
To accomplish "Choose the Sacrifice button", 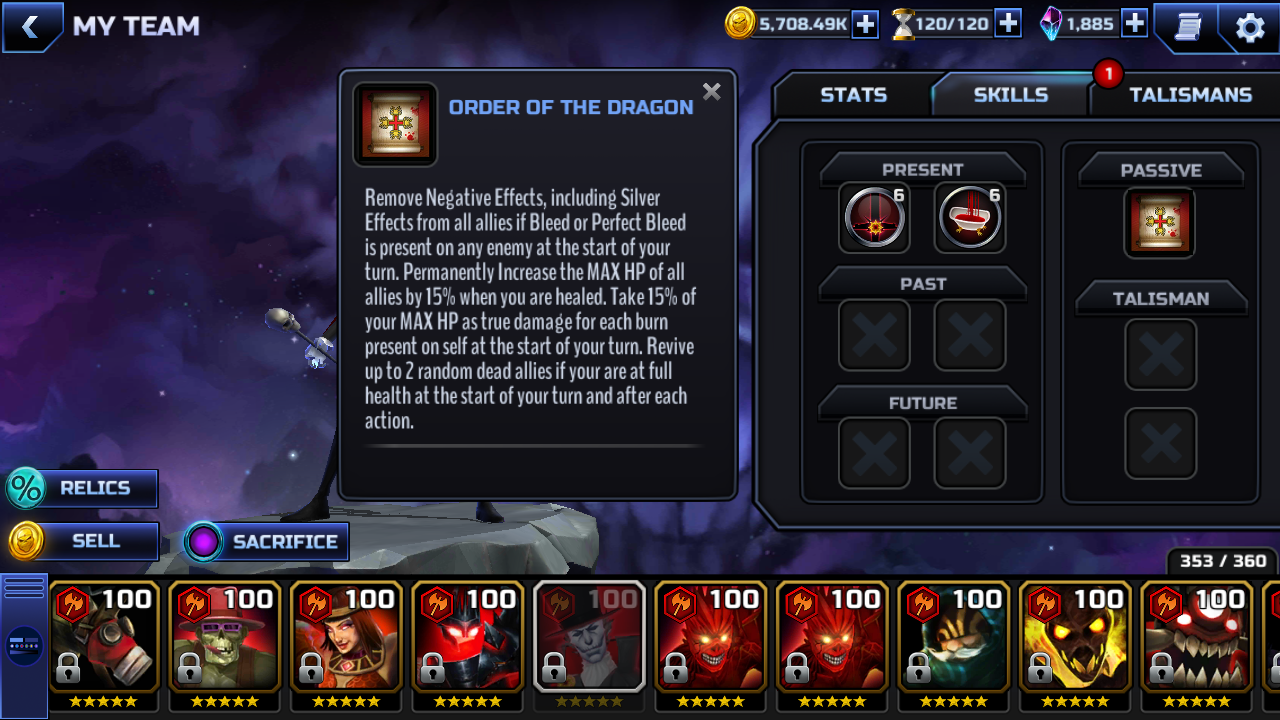I will (x=267, y=542).
